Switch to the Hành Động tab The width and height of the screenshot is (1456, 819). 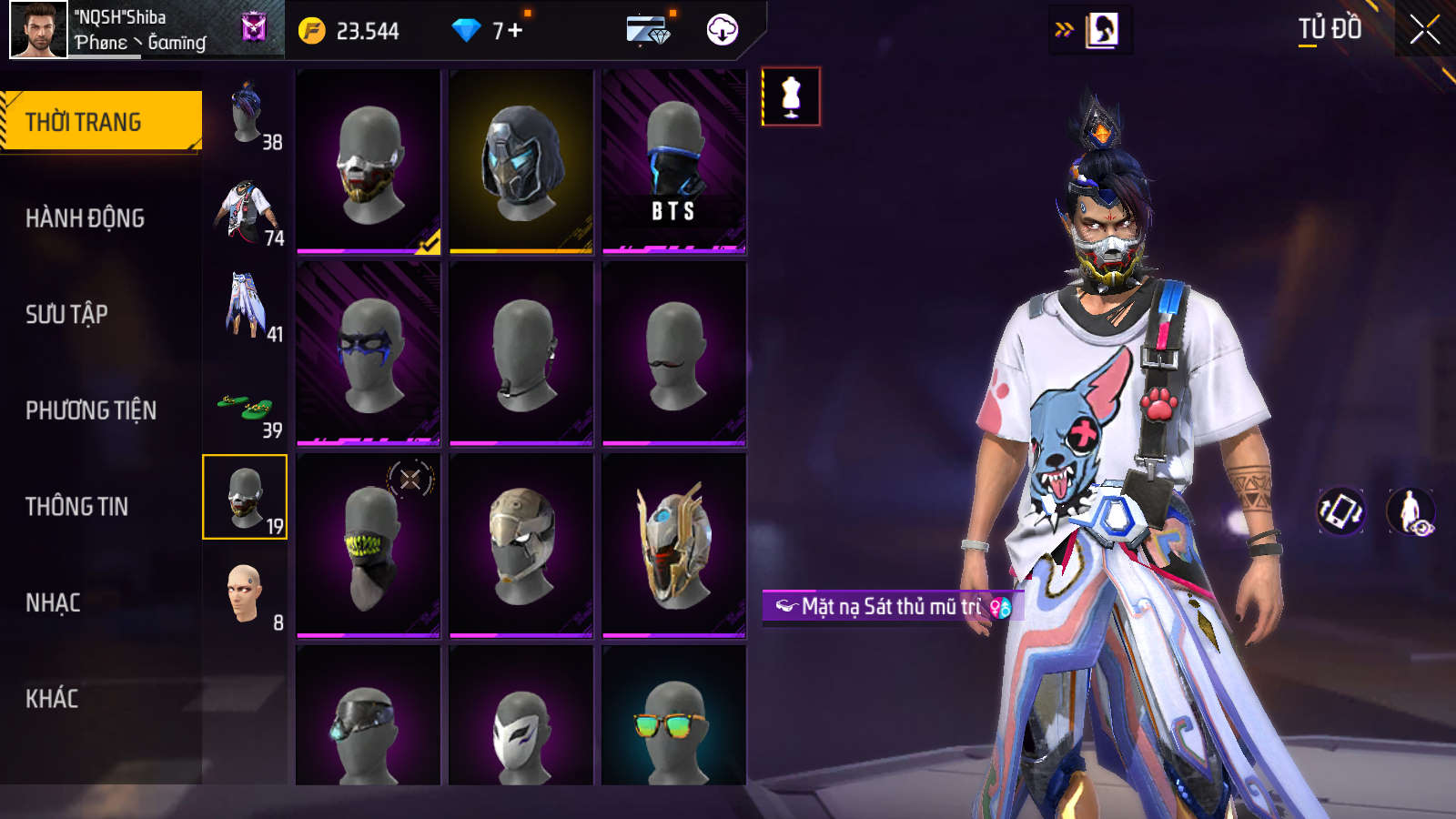point(85,218)
